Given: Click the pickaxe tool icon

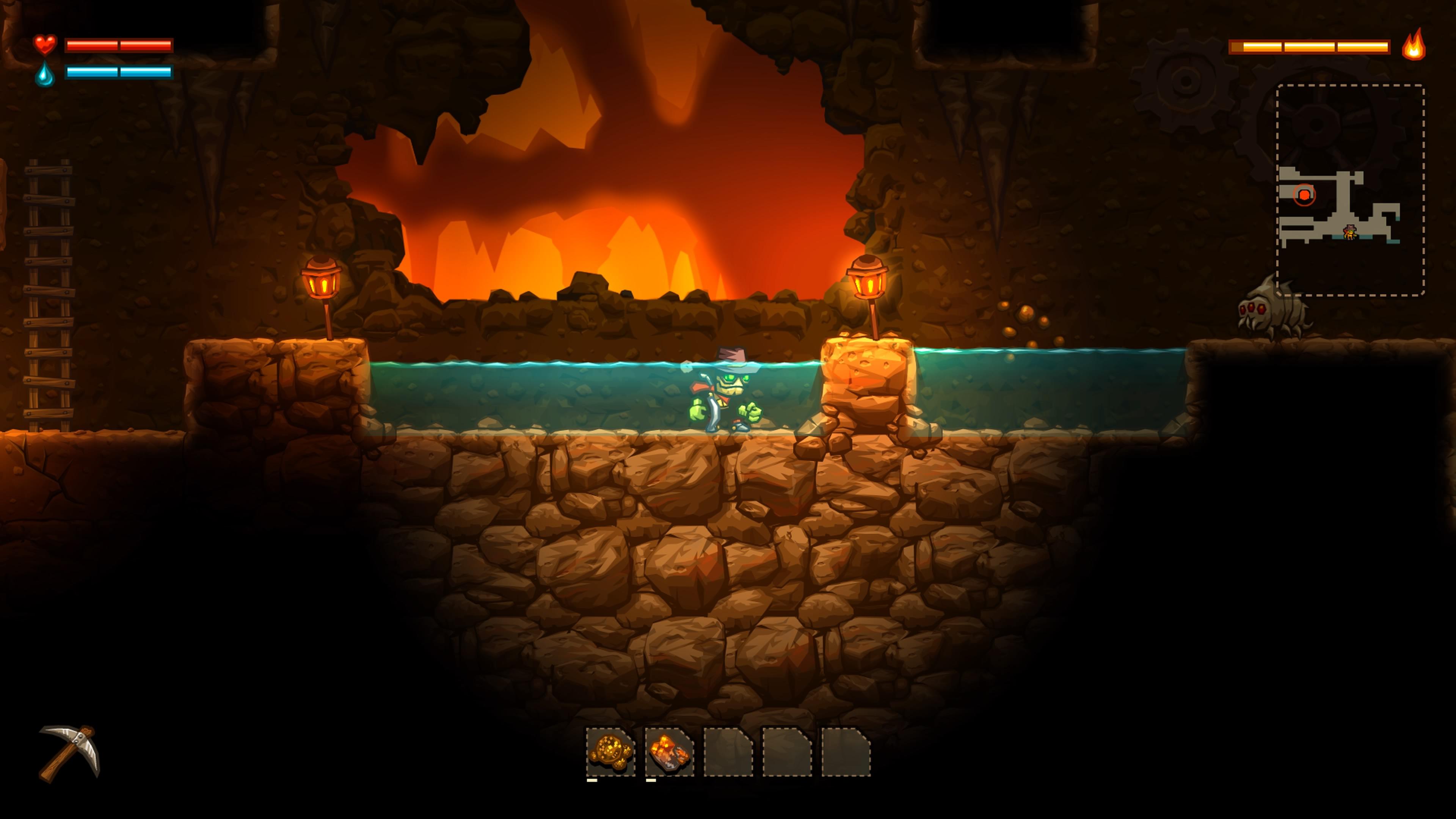Looking at the screenshot, I should tap(69, 753).
